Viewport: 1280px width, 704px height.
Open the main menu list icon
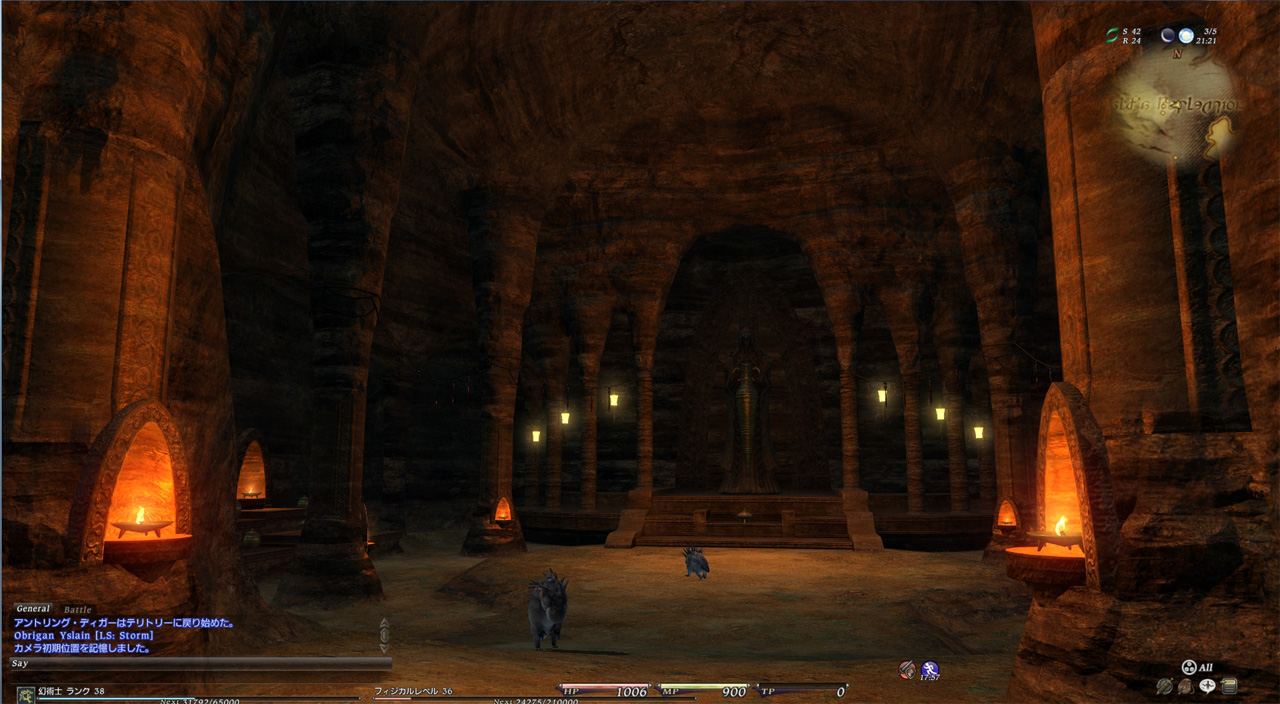[1229, 686]
